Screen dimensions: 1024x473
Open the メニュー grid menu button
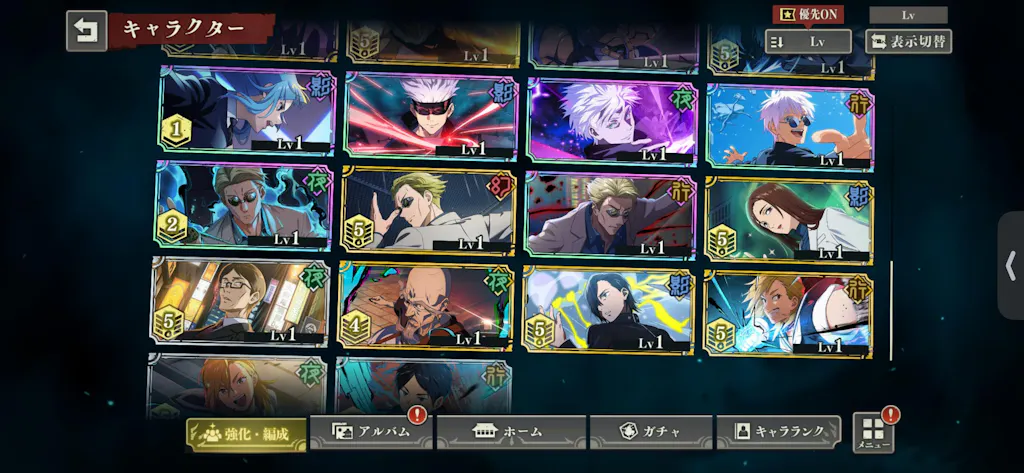tap(872, 432)
